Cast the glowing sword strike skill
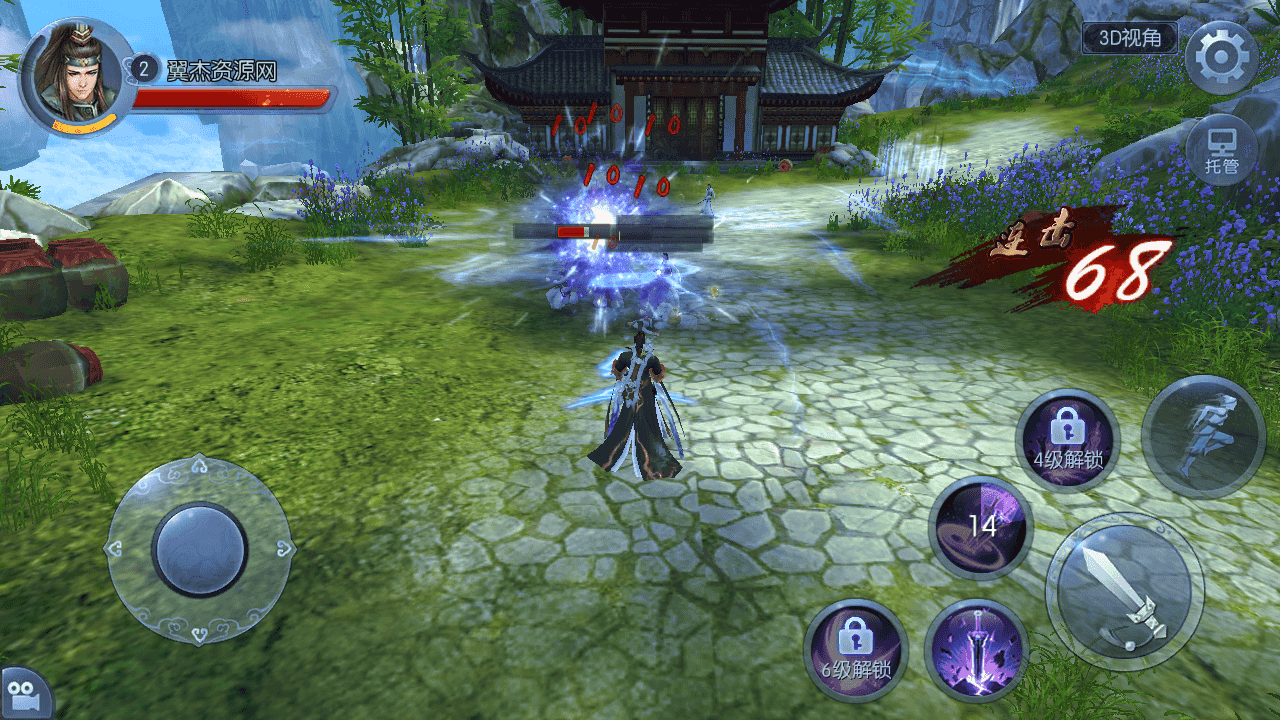Screen dimensions: 1280x720 pos(976,649)
